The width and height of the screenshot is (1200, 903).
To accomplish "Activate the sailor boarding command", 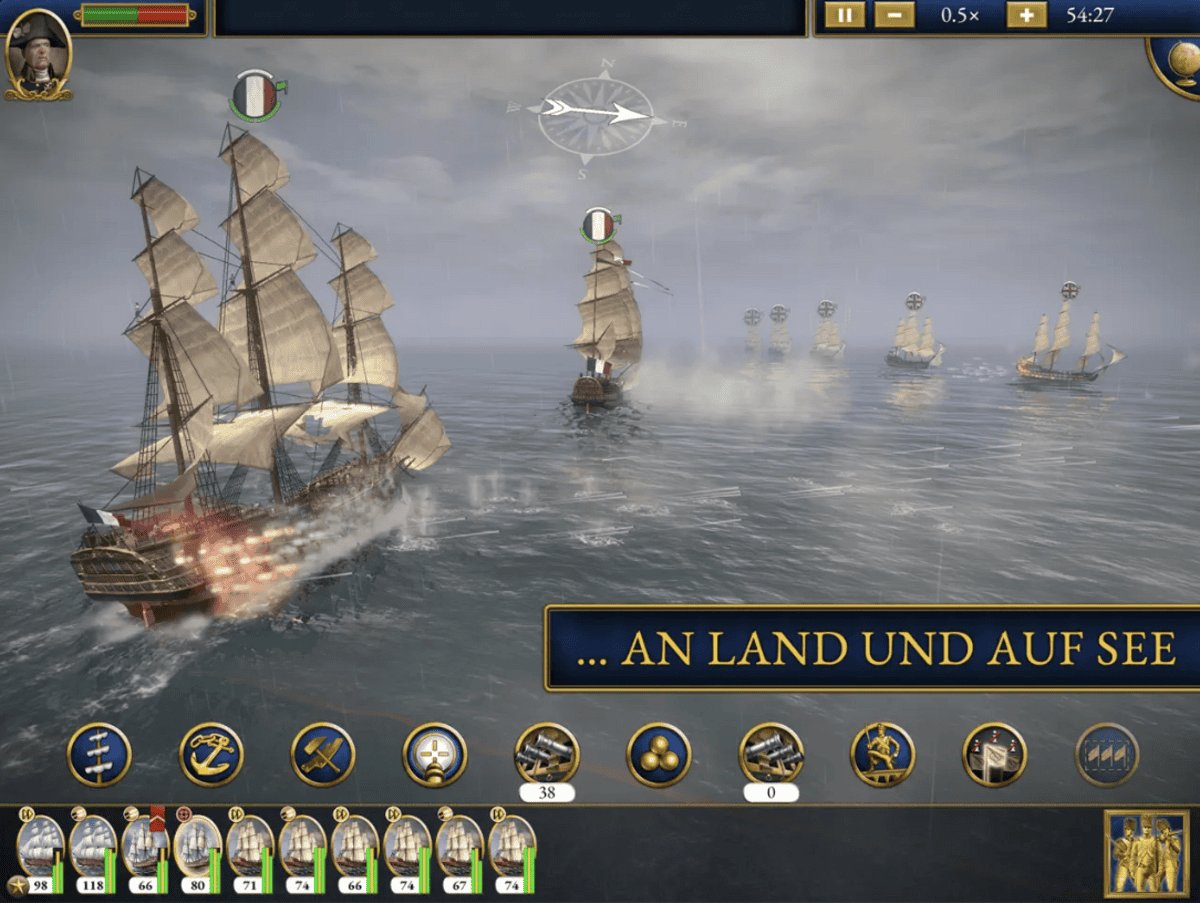I will (x=883, y=754).
